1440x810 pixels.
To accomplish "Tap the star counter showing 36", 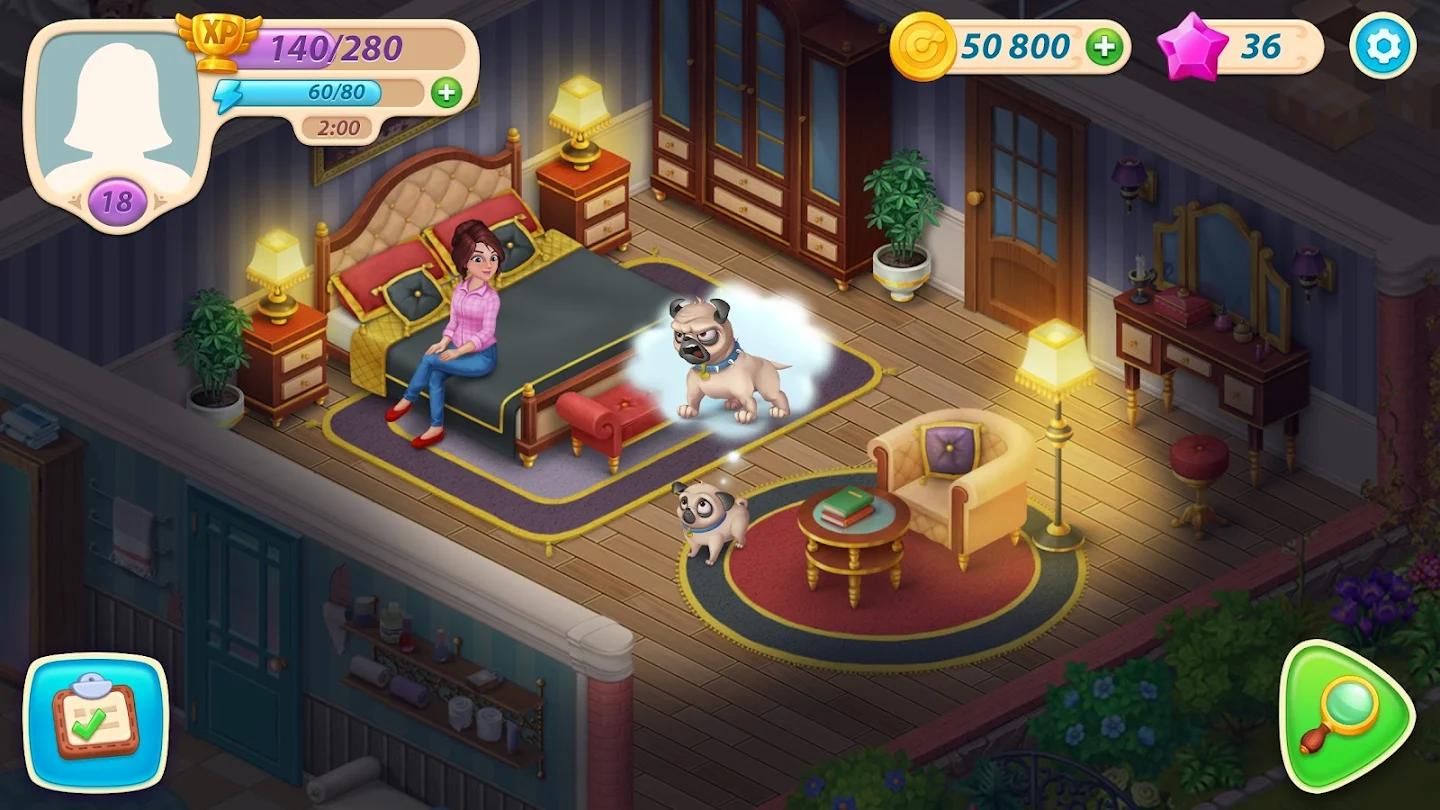I will [x=1260, y=44].
